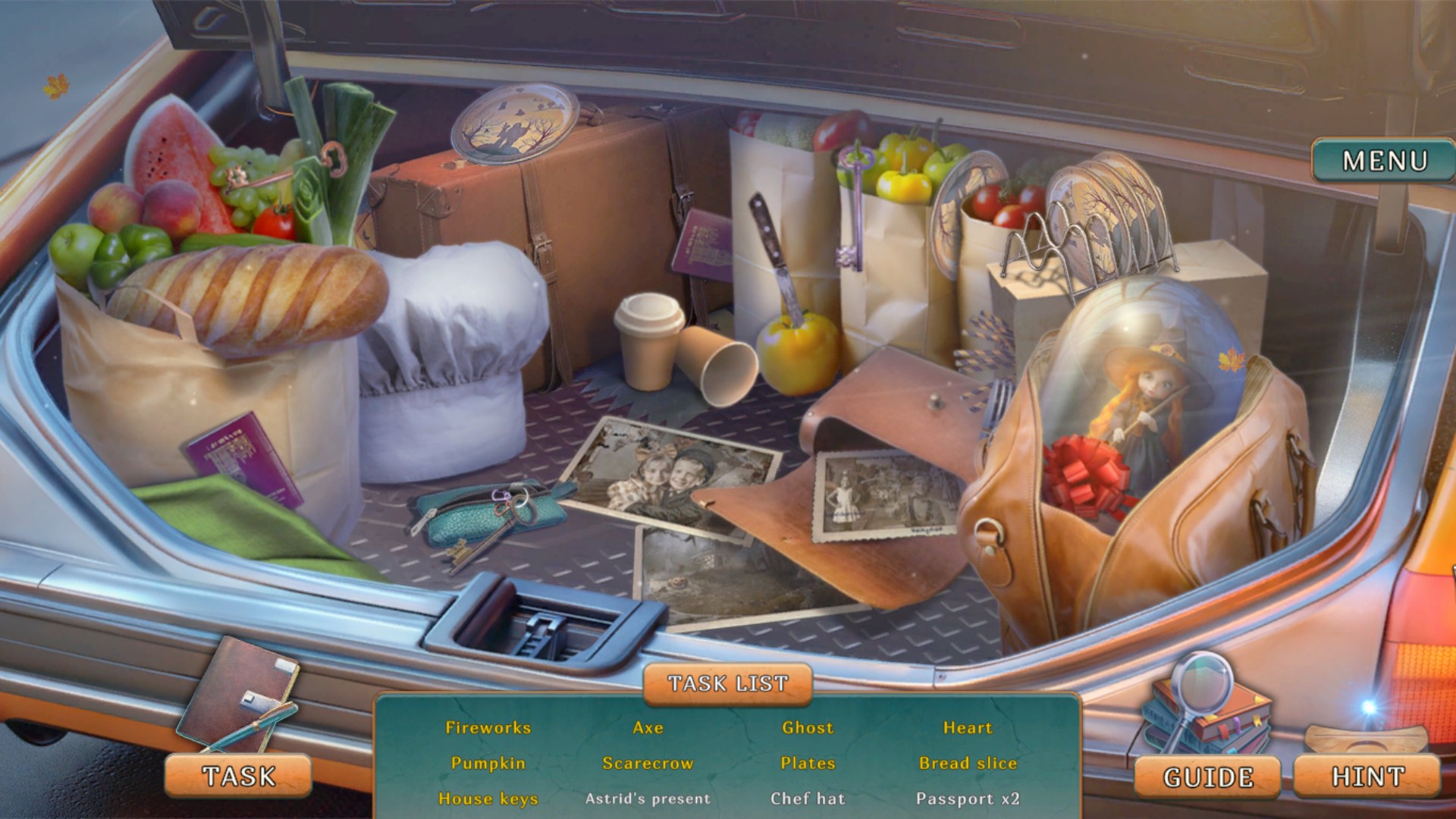
Task: Select Axe in the task list
Action: click(648, 728)
